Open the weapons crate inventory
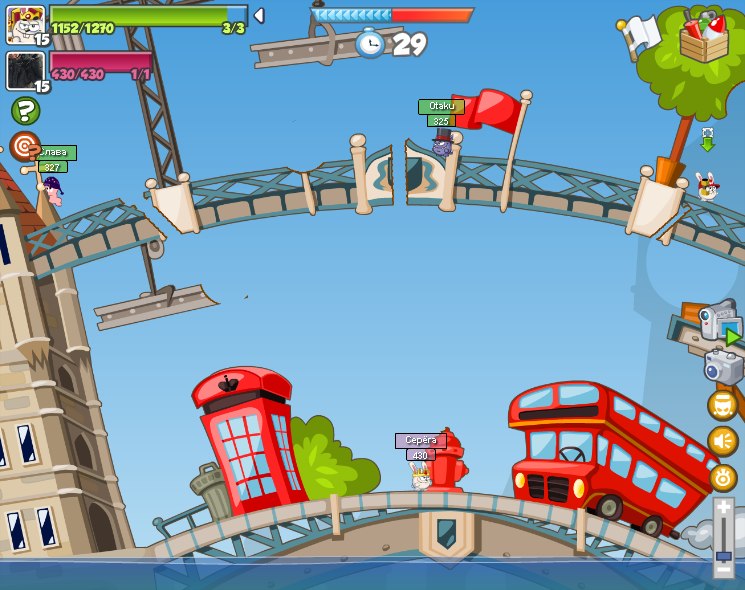 [704, 38]
